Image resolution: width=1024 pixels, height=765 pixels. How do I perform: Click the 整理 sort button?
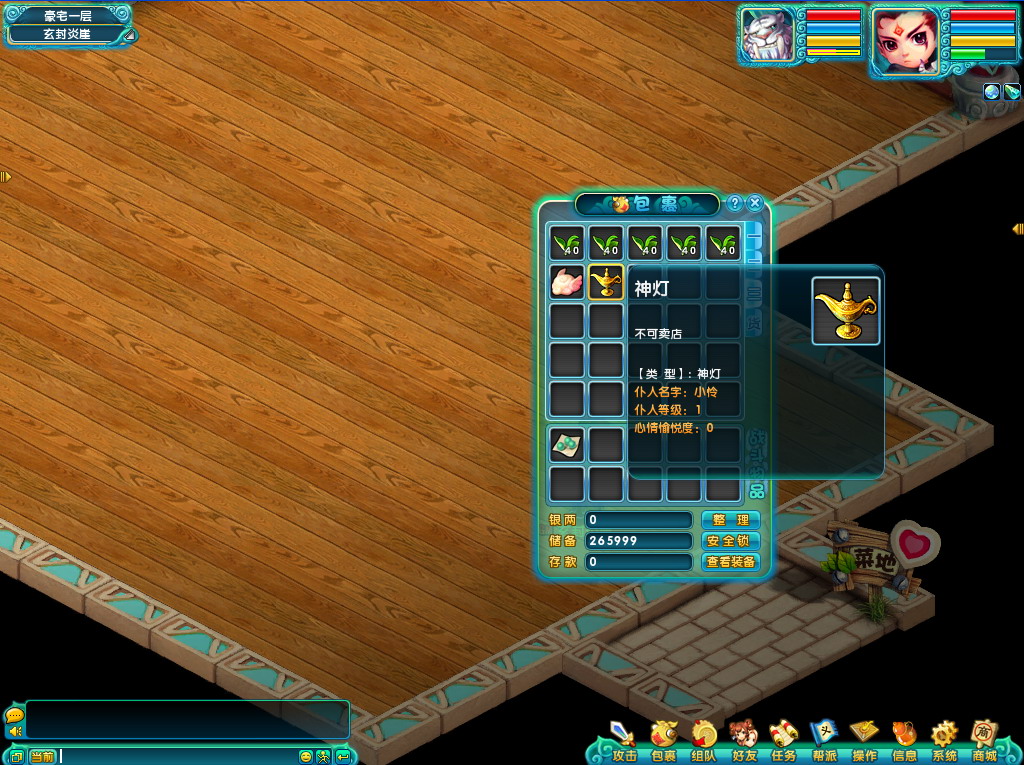click(730, 520)
